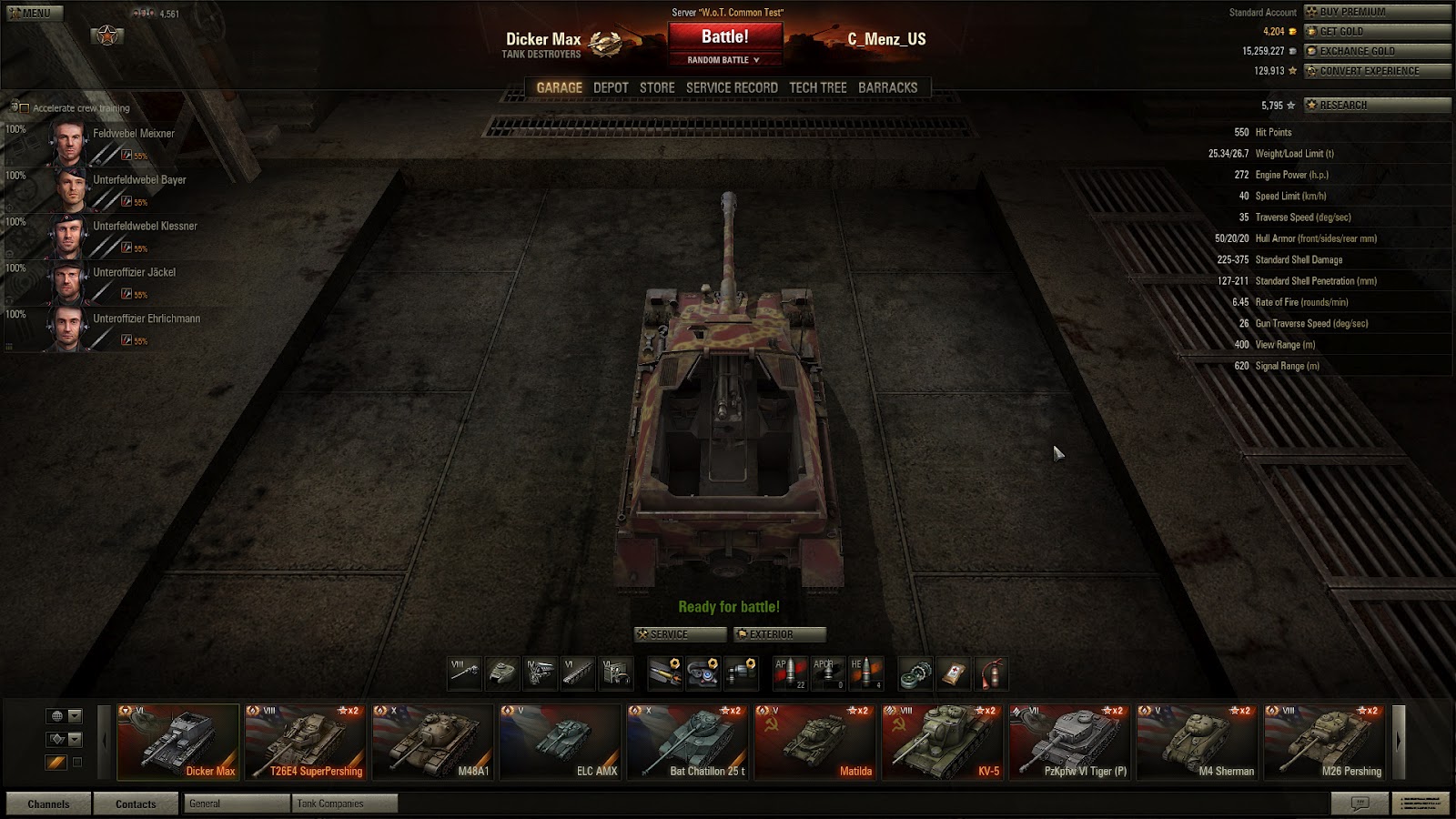
Task: Toggle Accelerate crew training checkbox
Action: pyautogui.click(x=25, y=108)
